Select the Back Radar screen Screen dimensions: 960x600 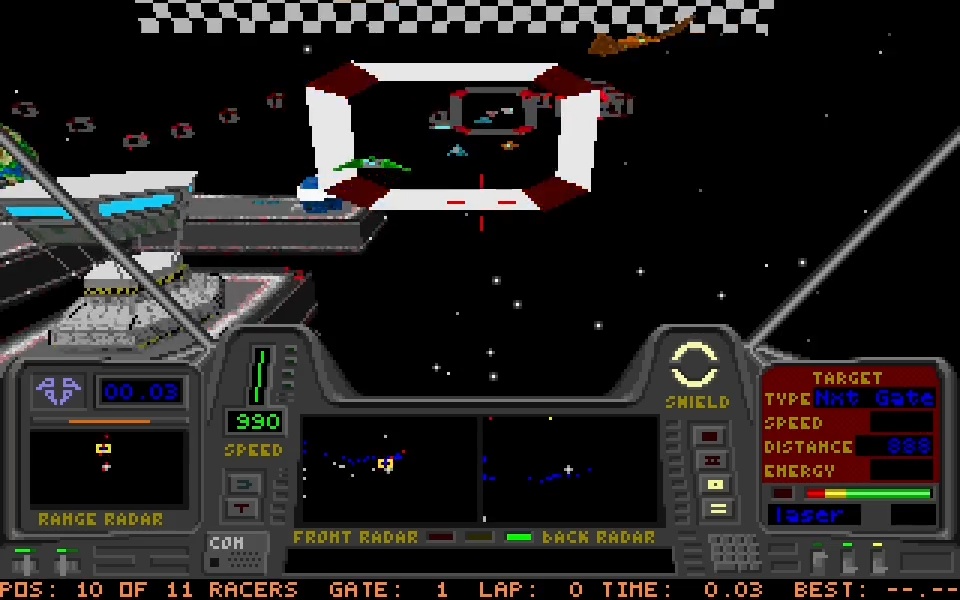(570, 468)
